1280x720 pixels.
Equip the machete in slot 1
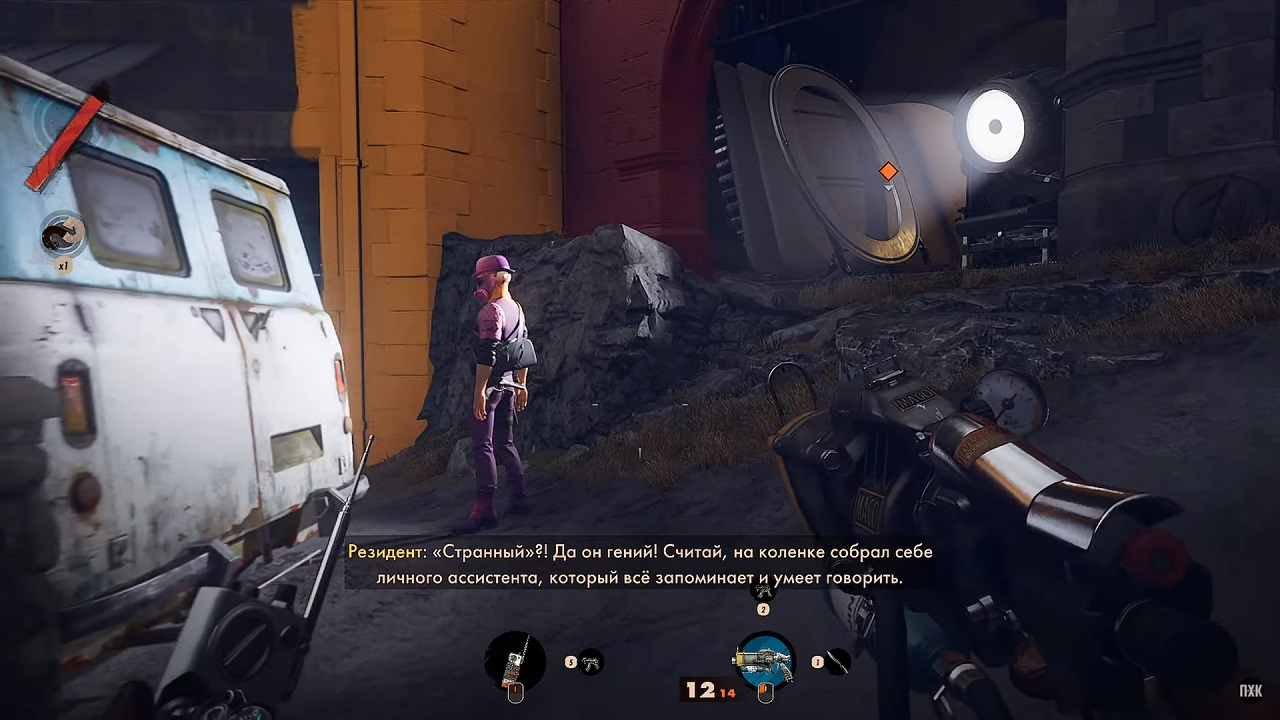(x=837, y=661)
